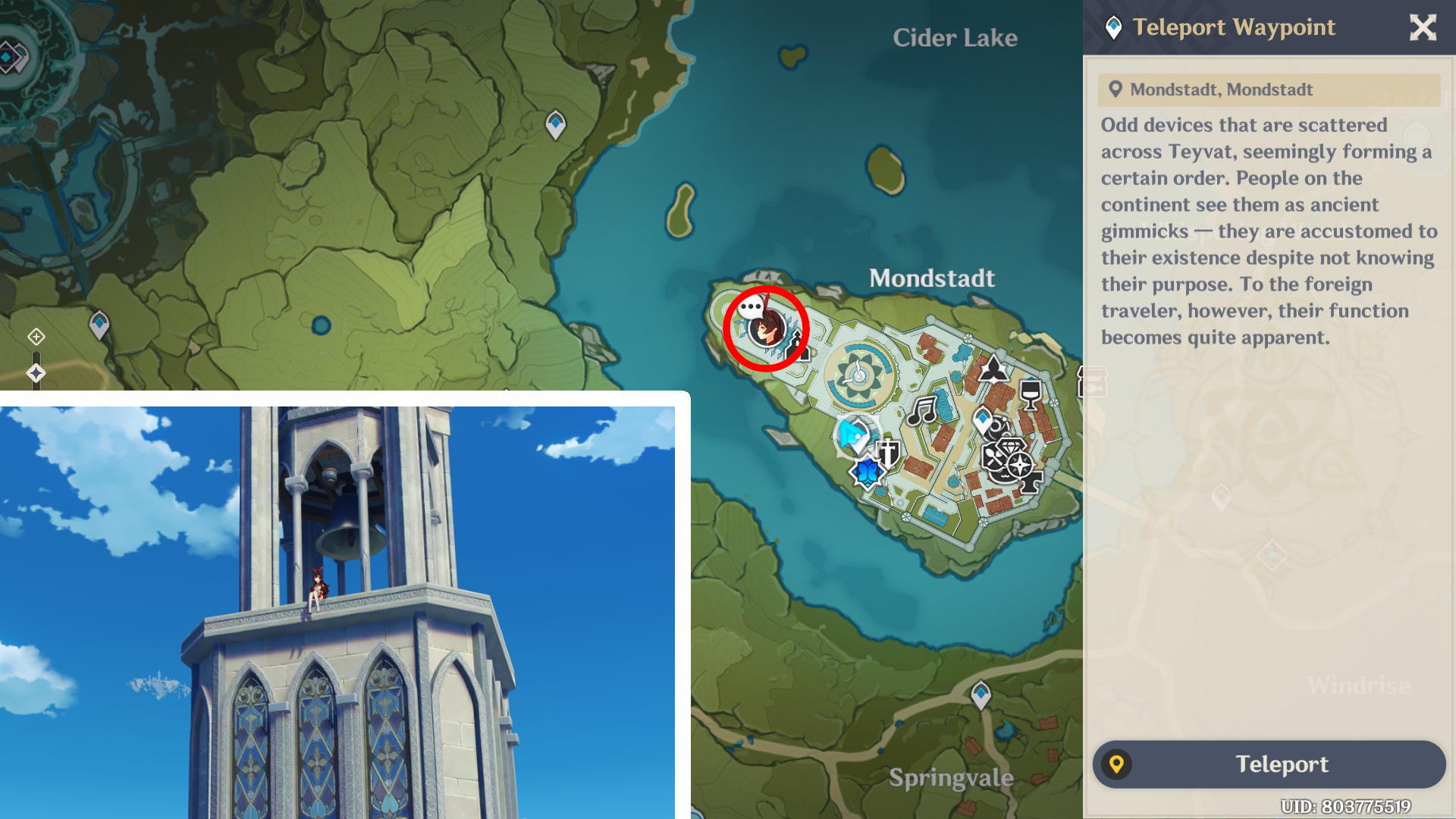The width and height of the screenshot is (1456, 819).
Task: Select the Adventurers' Guild compass icon in Mondstadt
Action: pos(1019,464)
